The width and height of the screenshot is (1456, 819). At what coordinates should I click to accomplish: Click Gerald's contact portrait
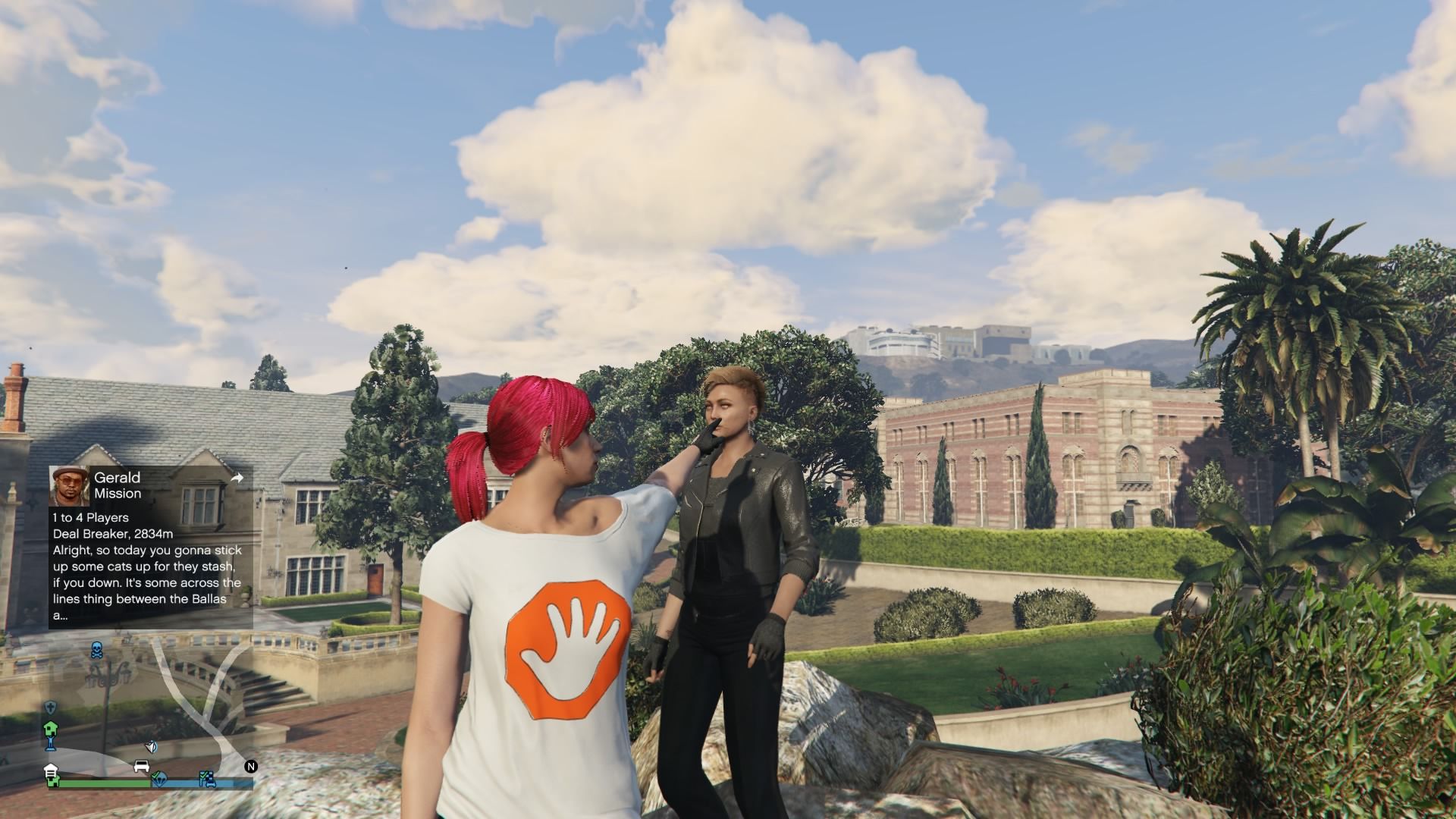[x=69, y=485]
